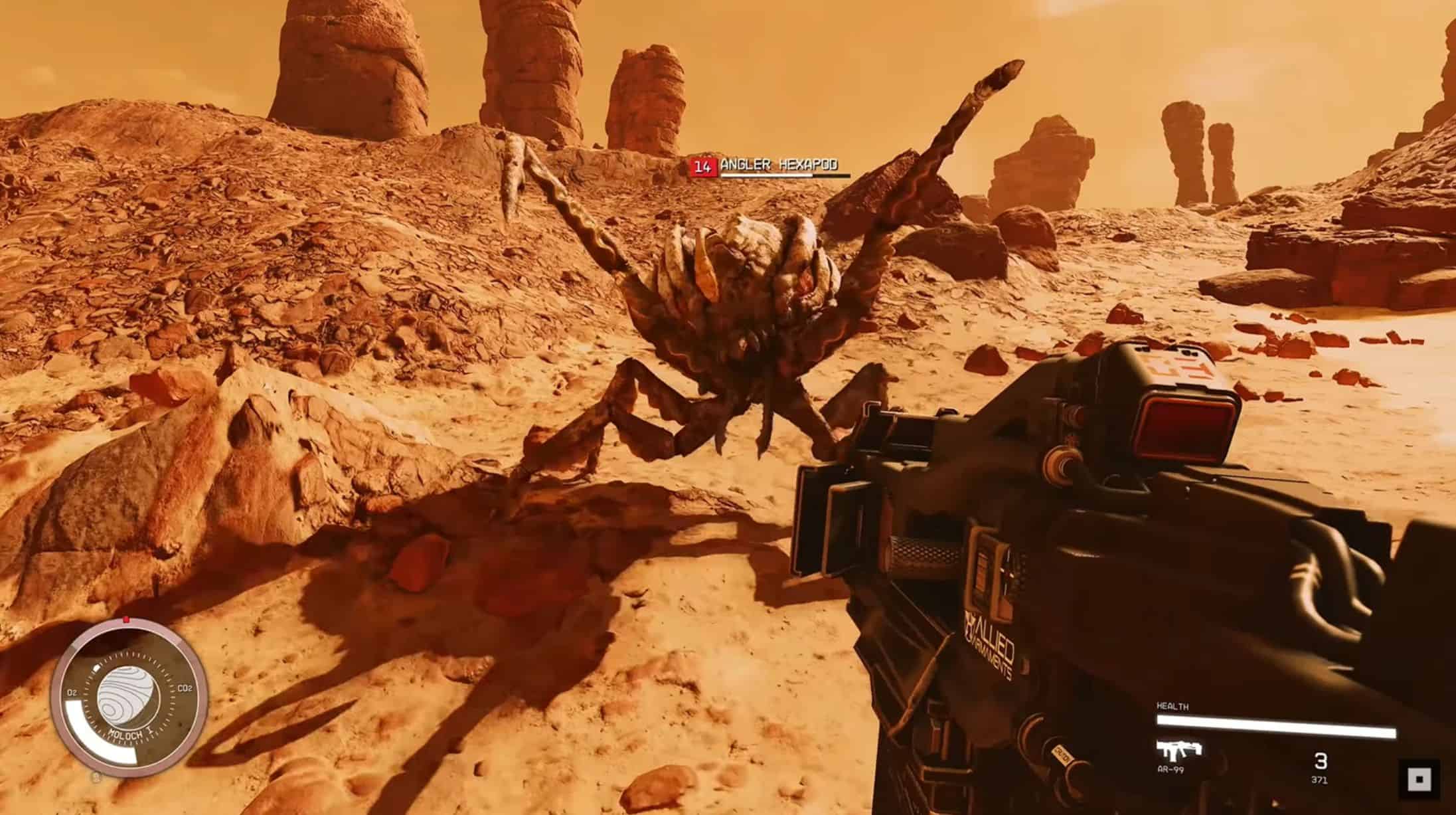The height and width of the screenshot is (815, 1456).
Task: Select the AR-99 equipped weapon icon
Action: tap(1179, 751)
